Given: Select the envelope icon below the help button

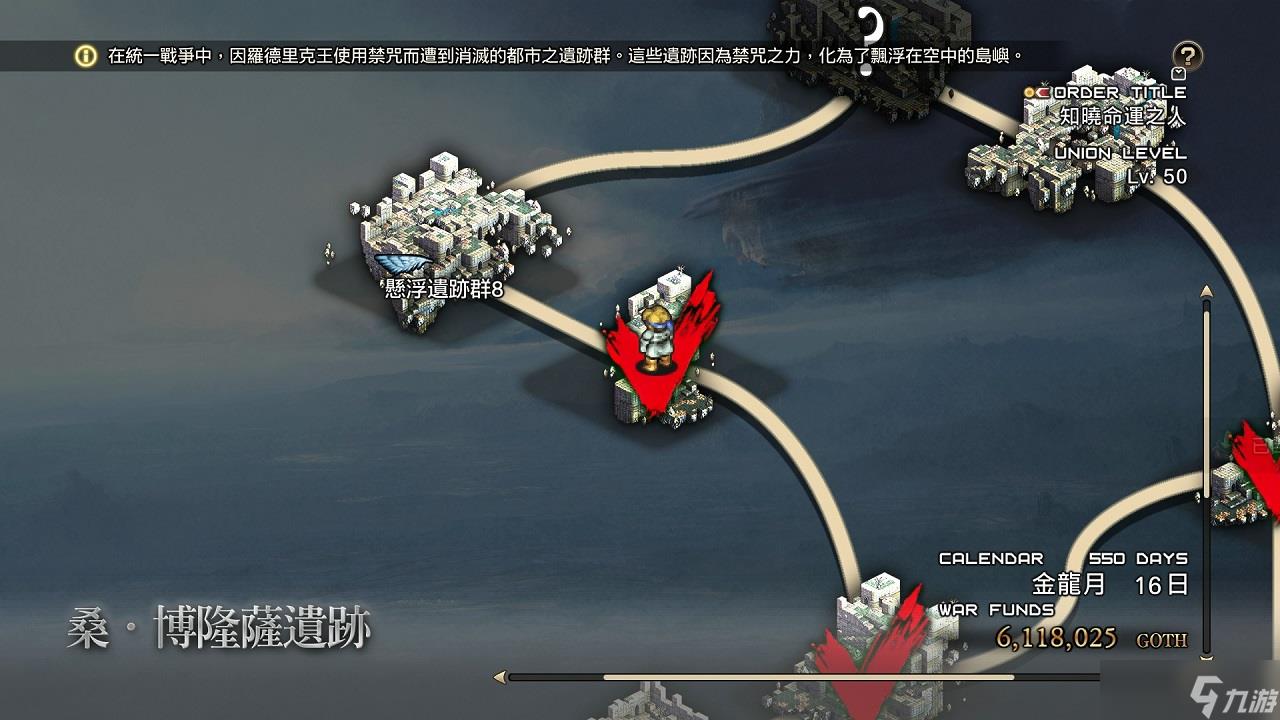Looking at the screenshot, I should point(1179,74).
